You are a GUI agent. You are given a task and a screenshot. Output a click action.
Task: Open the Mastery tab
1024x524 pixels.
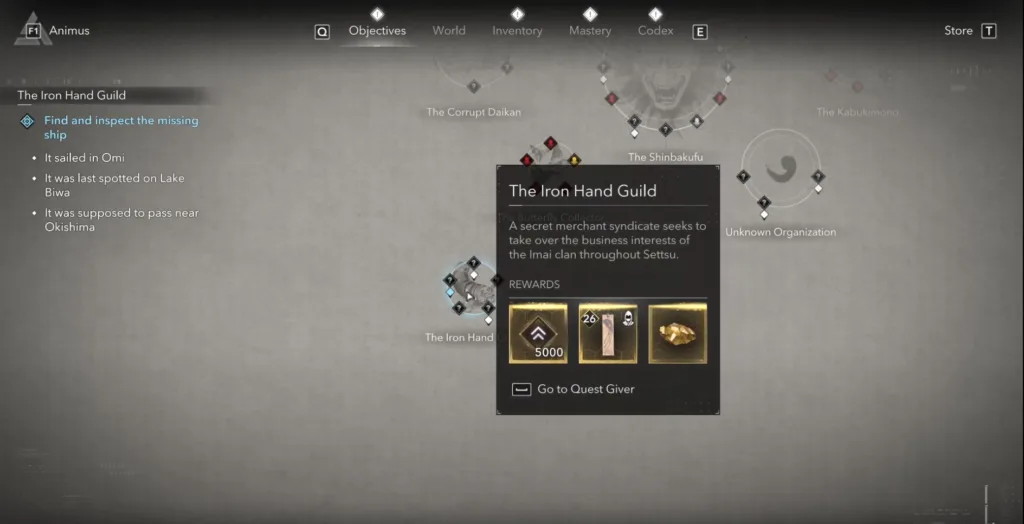(590, 31)
